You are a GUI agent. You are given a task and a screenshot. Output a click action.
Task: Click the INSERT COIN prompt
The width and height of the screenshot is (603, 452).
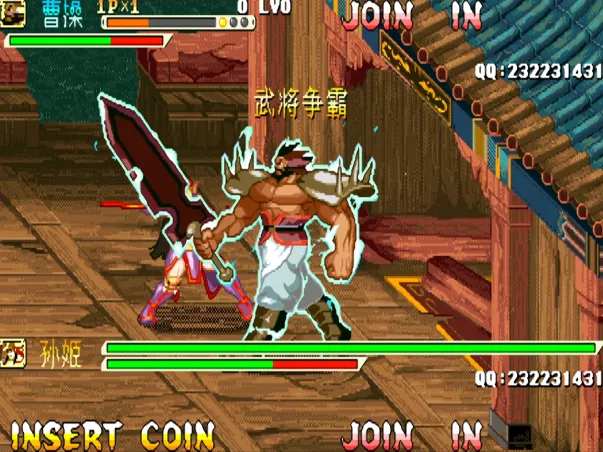112,435
